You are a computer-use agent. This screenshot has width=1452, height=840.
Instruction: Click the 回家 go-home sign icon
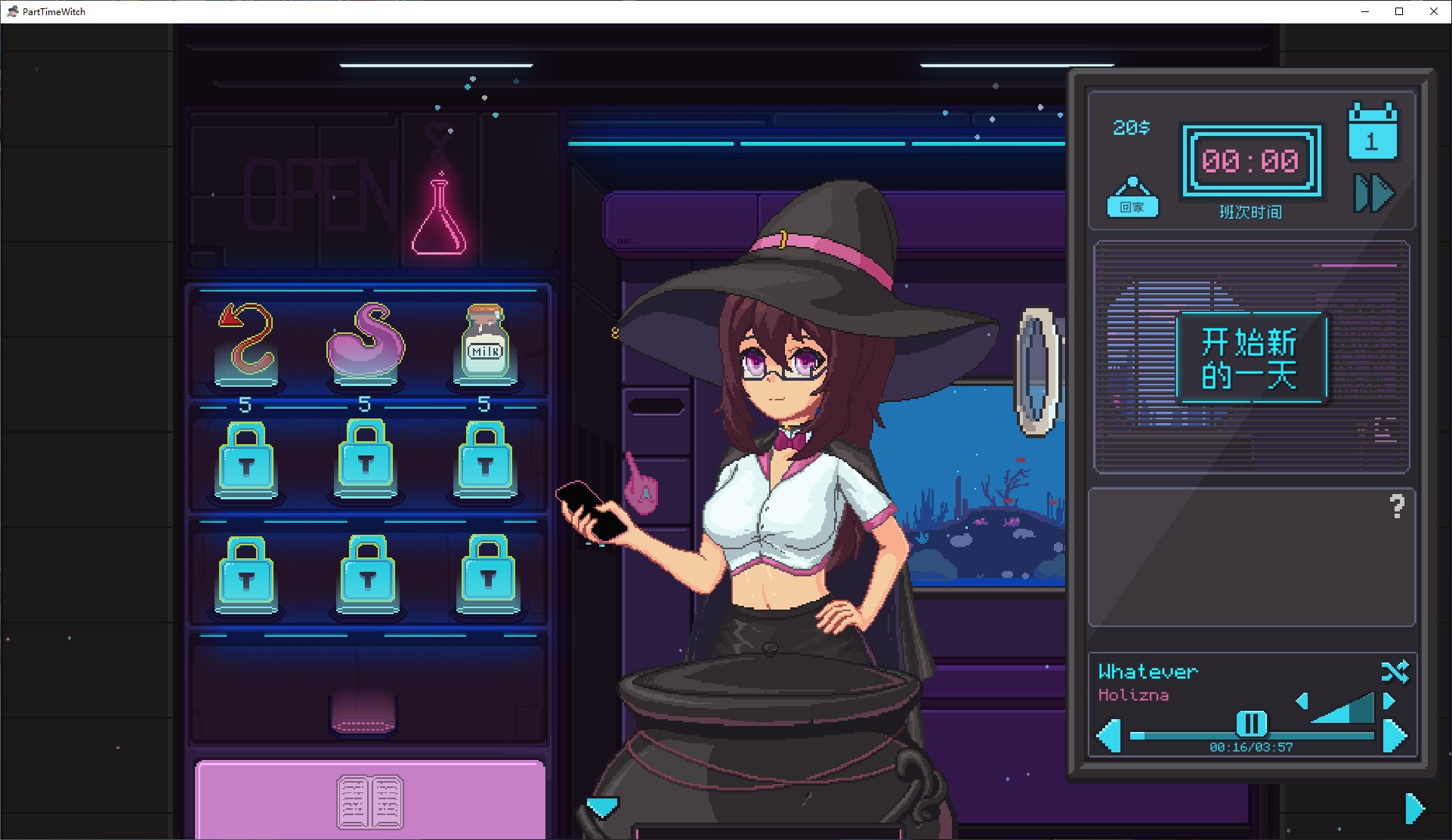pos(1133,198)
